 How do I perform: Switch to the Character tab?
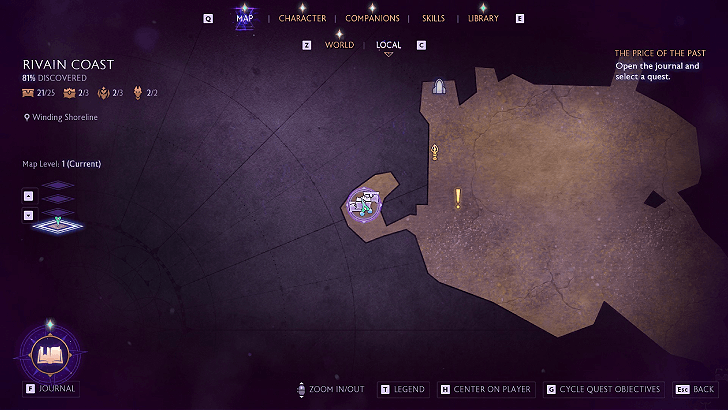click(x=302, y=18)
